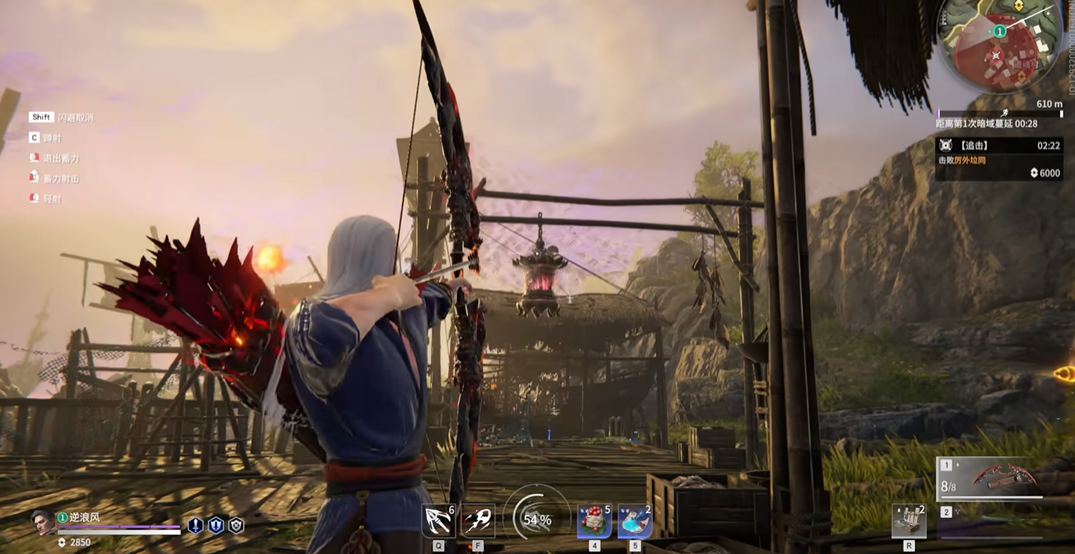Click the green number 1 player marker

click(998, 31)
